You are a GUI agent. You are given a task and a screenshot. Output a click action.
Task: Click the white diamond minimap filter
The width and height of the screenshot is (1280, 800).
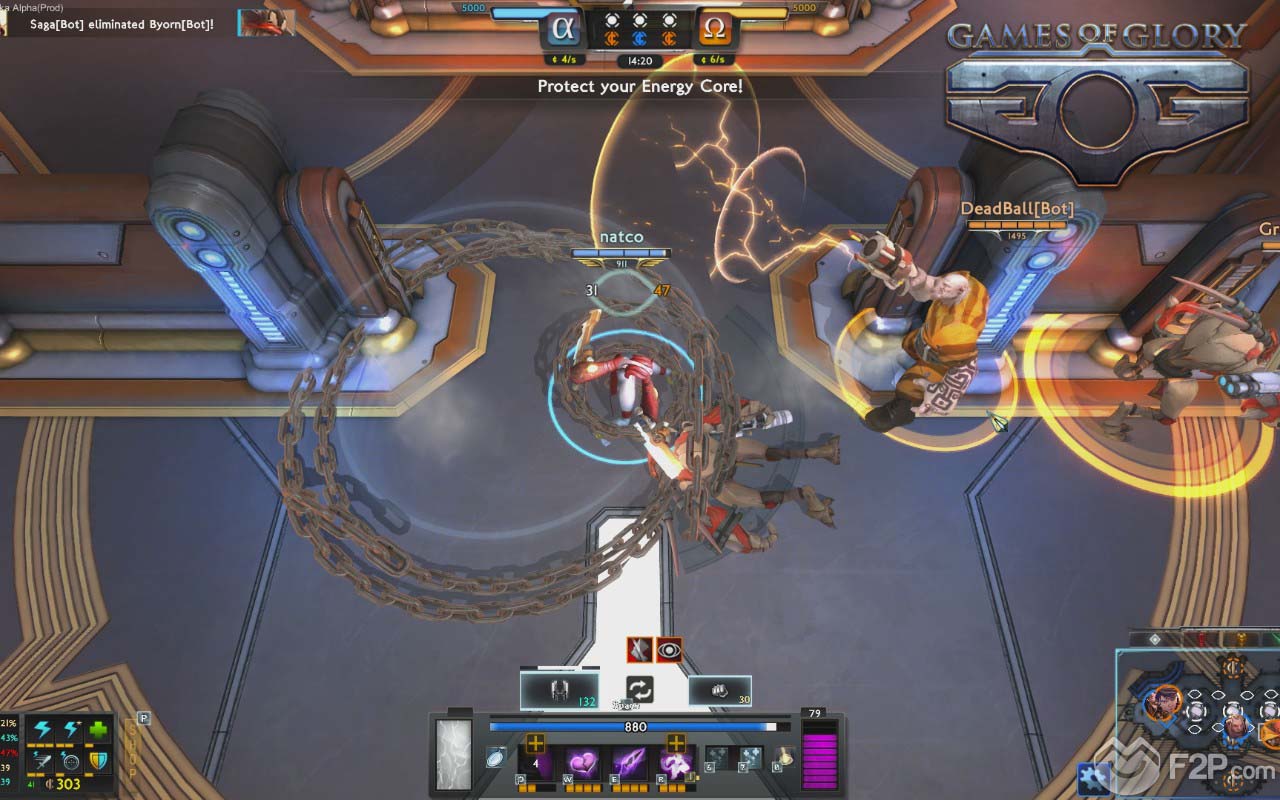coord(1154,639)
